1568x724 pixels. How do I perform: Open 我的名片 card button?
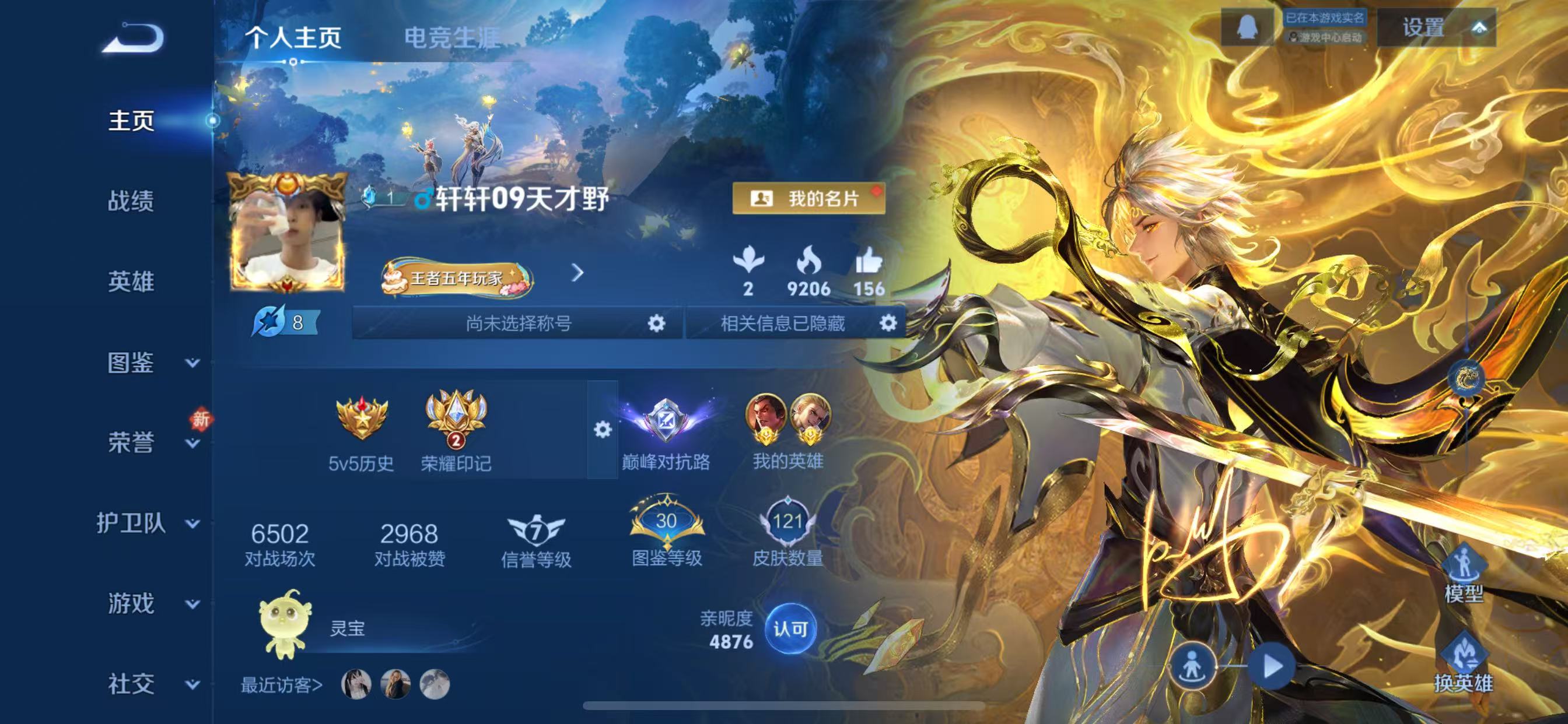808,198
